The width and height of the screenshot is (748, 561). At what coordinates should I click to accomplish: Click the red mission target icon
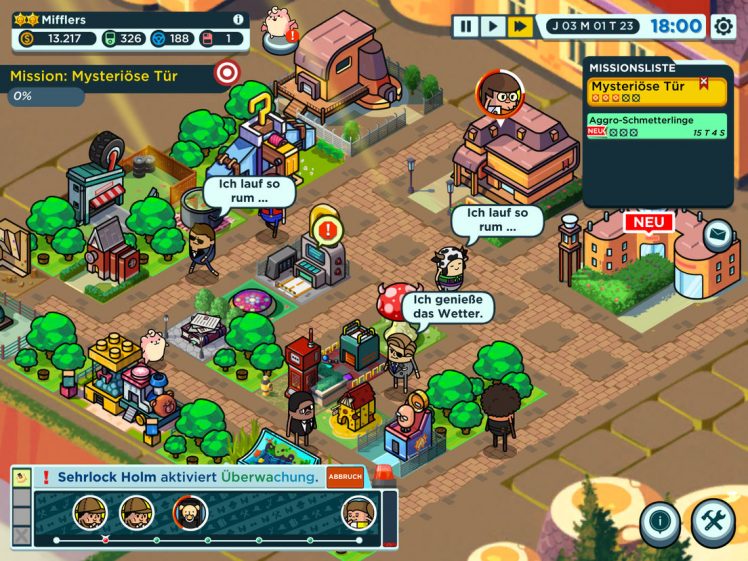point(228,72)
